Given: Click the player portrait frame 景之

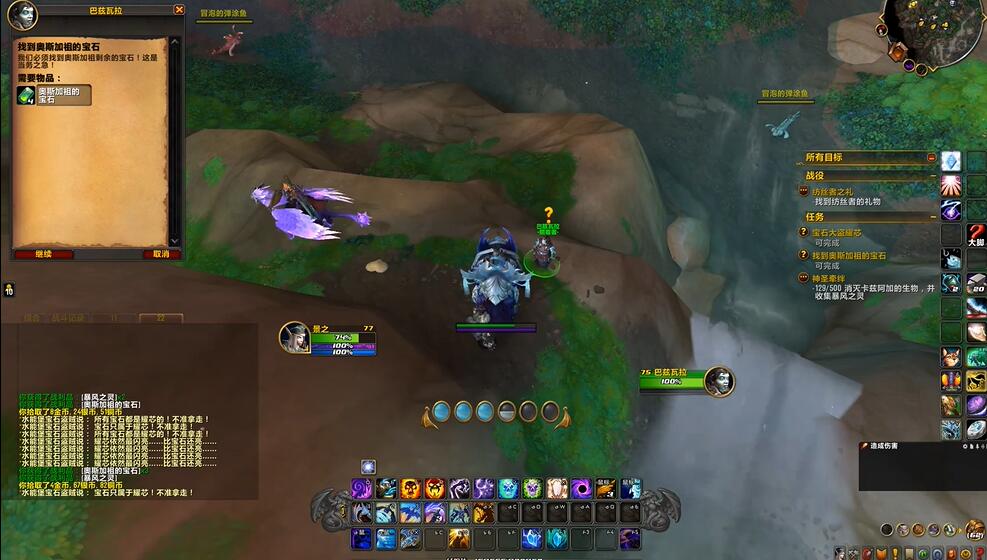Looking at the screenshot, I should [295, 337].
